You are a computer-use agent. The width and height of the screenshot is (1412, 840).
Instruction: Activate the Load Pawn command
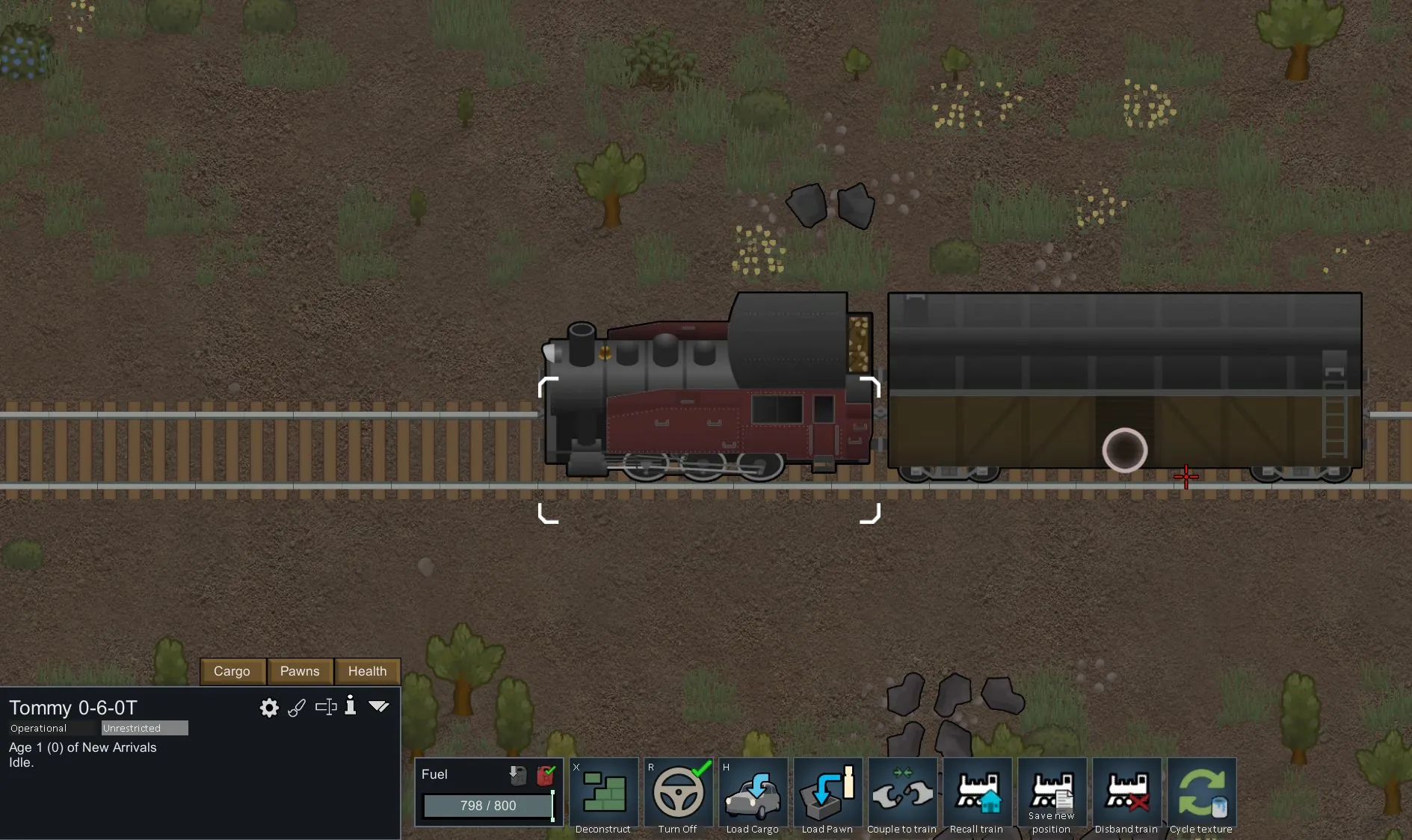[x=827, y=794]
